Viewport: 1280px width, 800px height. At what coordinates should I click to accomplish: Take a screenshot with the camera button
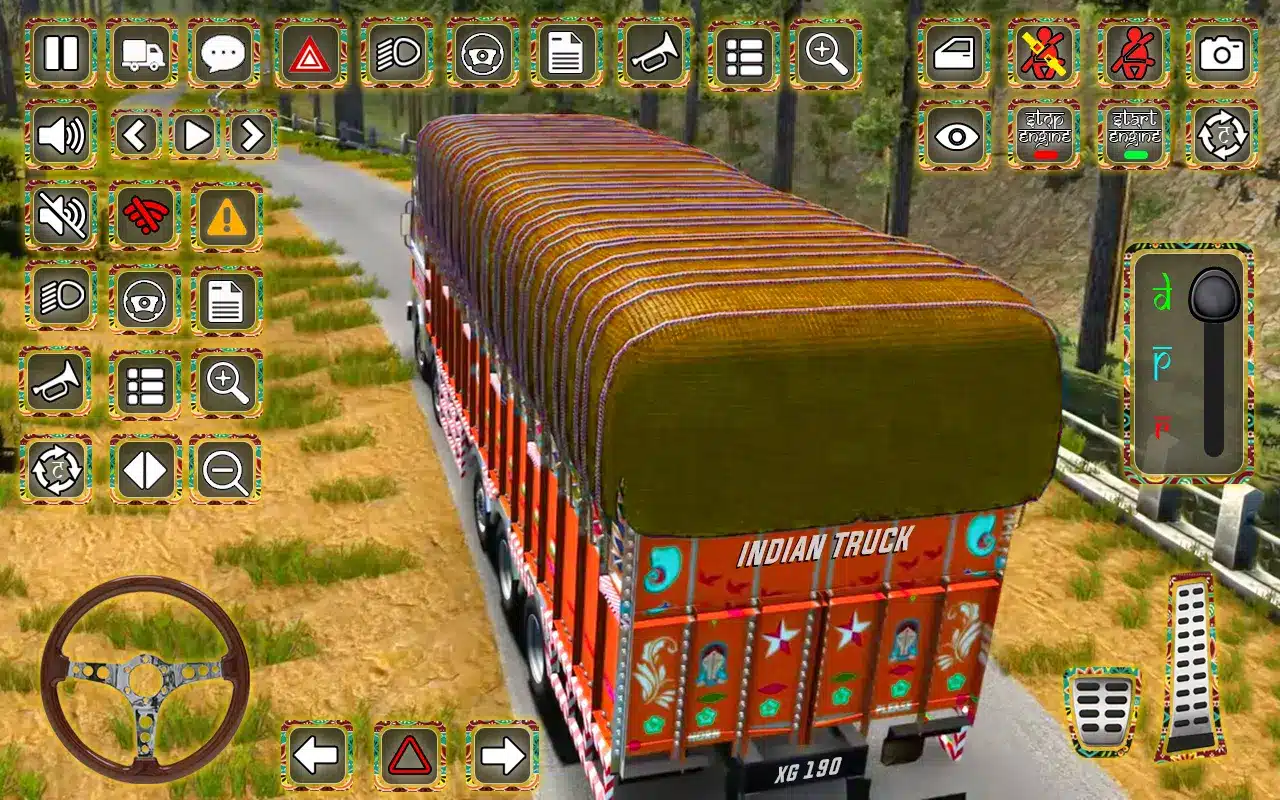1221,53
